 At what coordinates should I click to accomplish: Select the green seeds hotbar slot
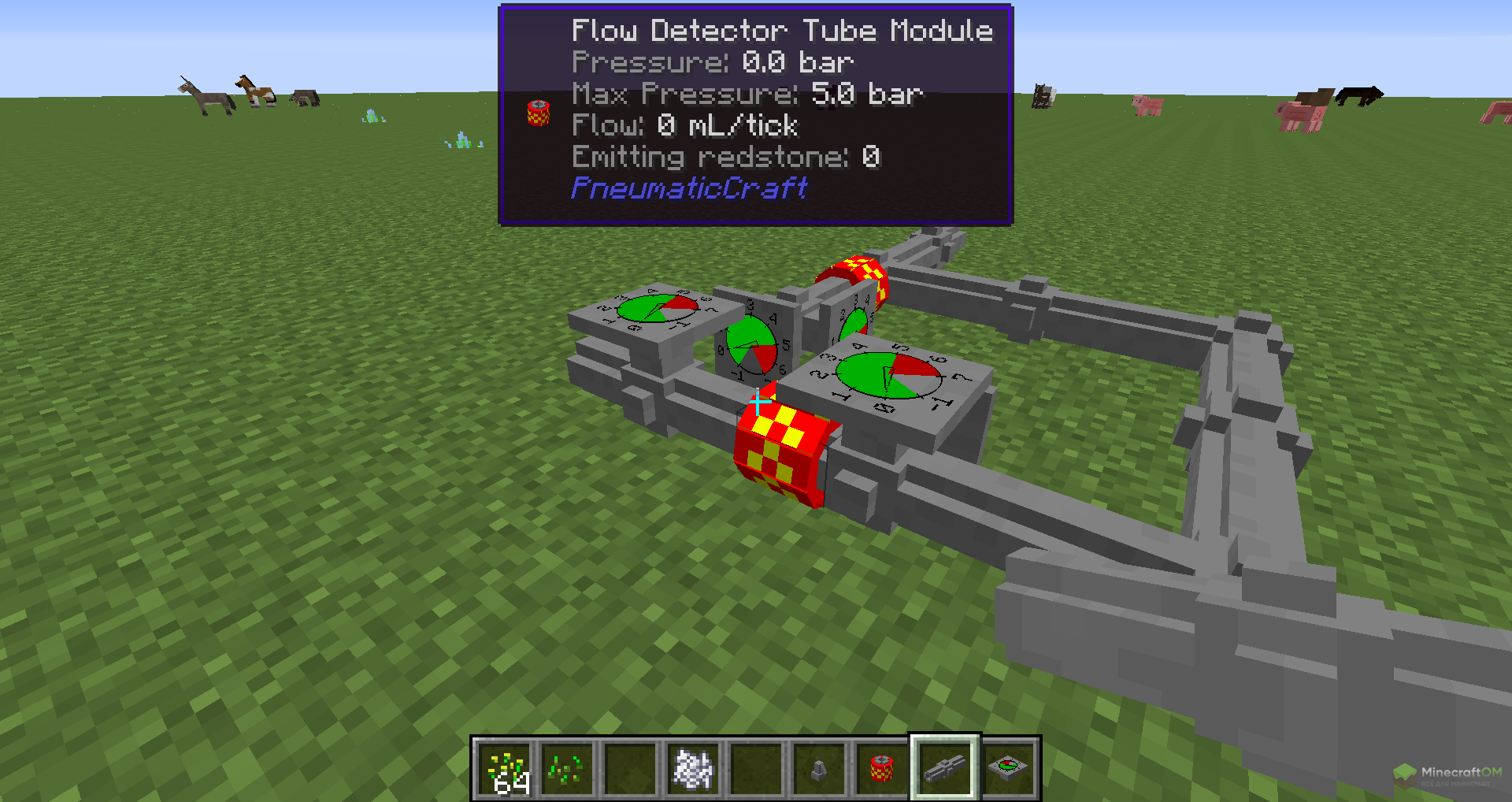567,769
